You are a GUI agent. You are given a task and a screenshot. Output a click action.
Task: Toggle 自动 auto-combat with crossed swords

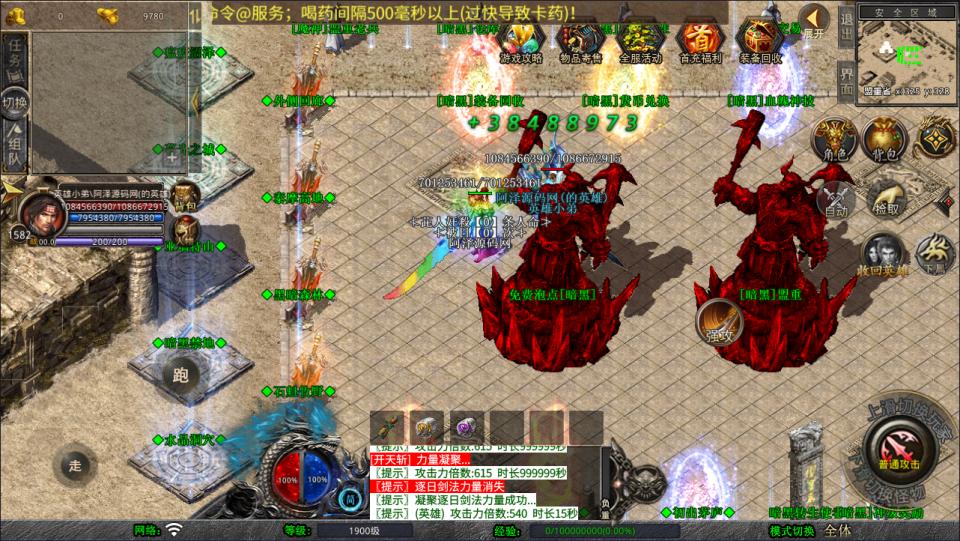click(836, 198)
